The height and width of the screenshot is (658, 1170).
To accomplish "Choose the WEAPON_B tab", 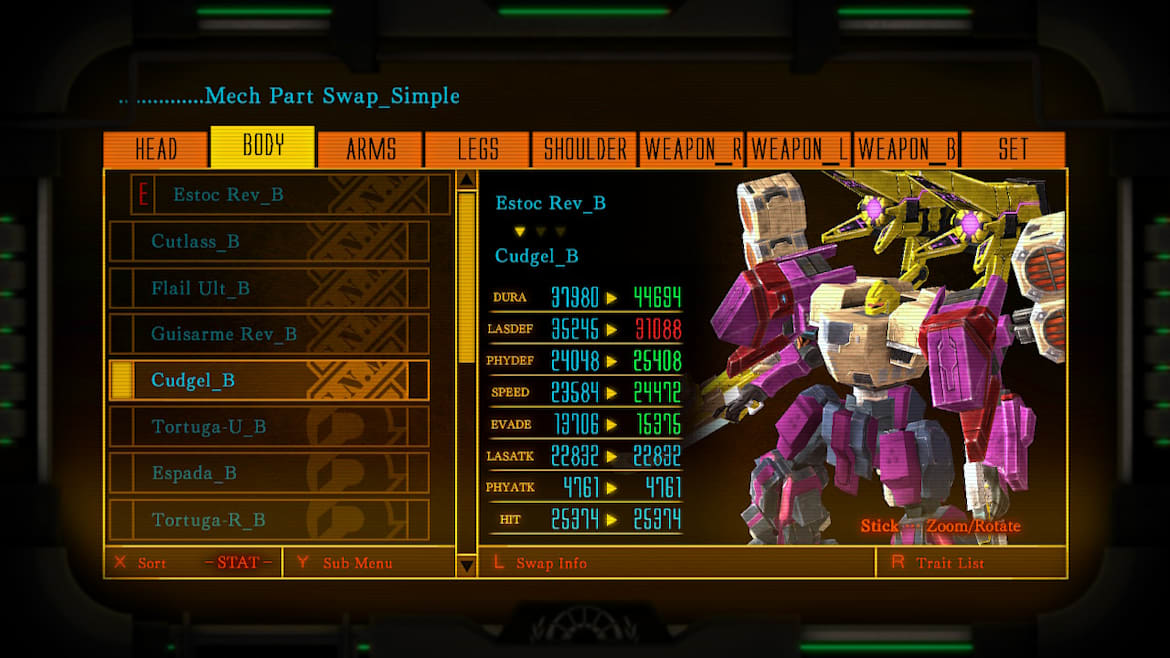I will pyautogui.click(x=906, y=150).
